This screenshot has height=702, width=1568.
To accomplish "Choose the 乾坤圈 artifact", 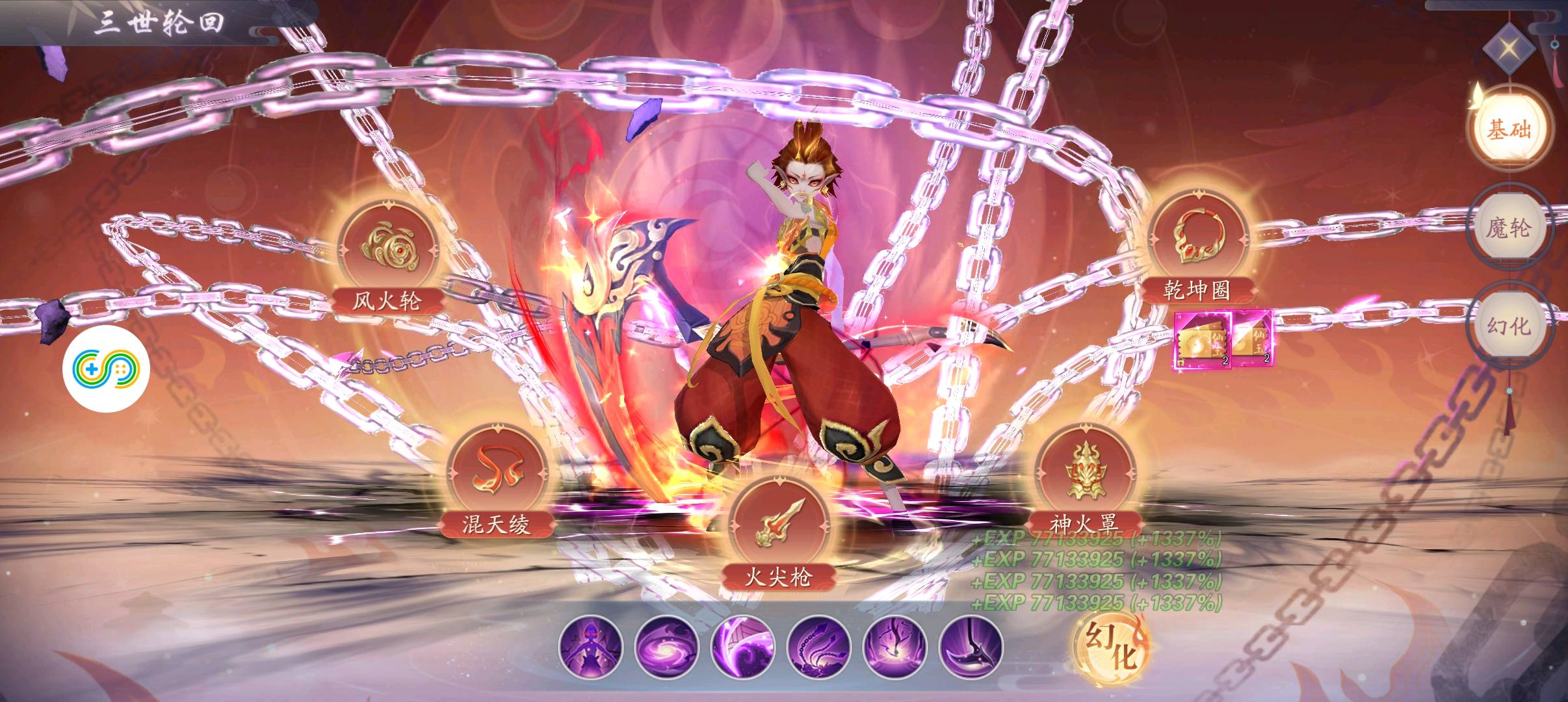I will (1196, 240).
